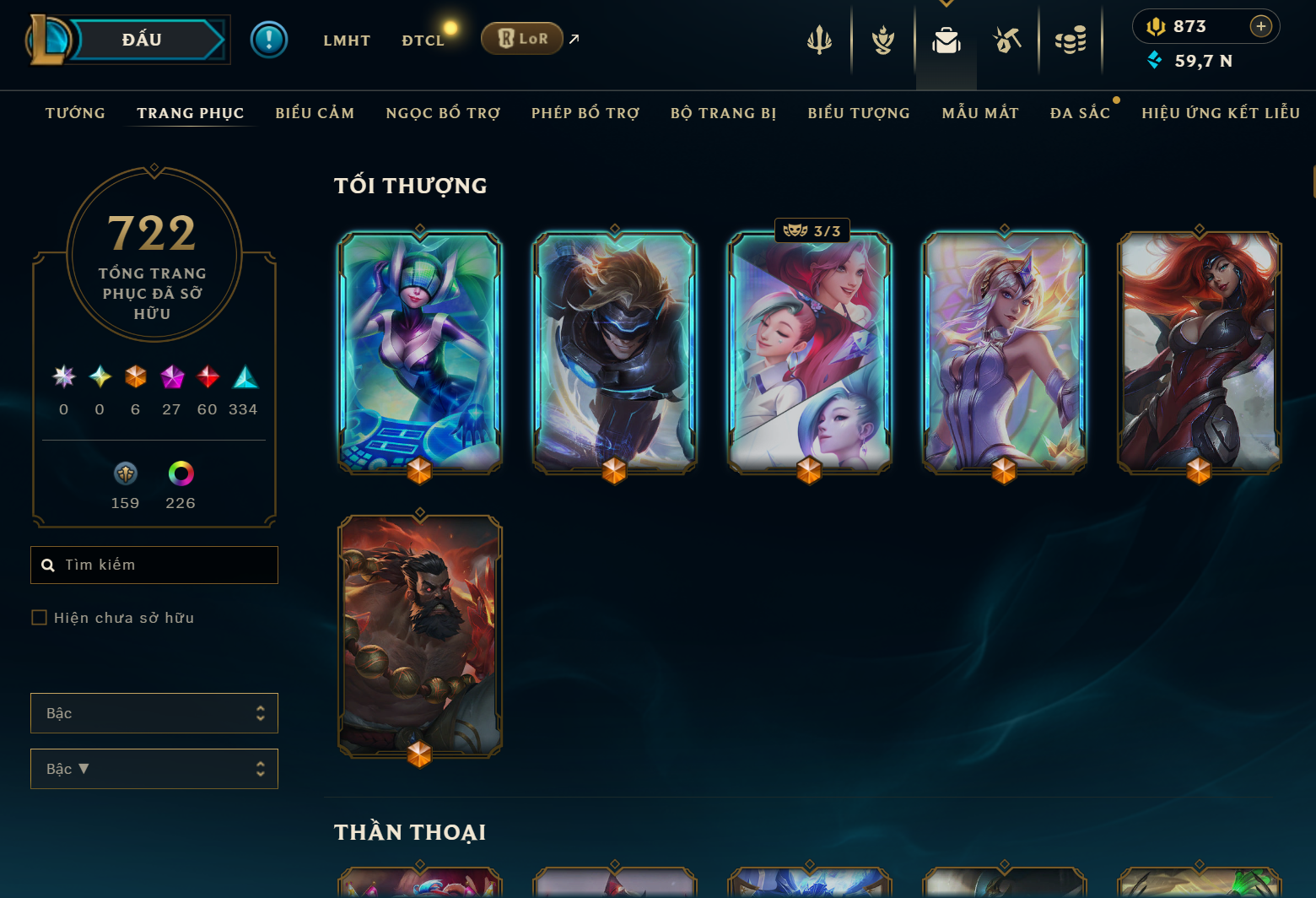Click the gold notification dot near ĐA SẮC
Viewport: 1316px width, 898px height.
coord(1116,100)
